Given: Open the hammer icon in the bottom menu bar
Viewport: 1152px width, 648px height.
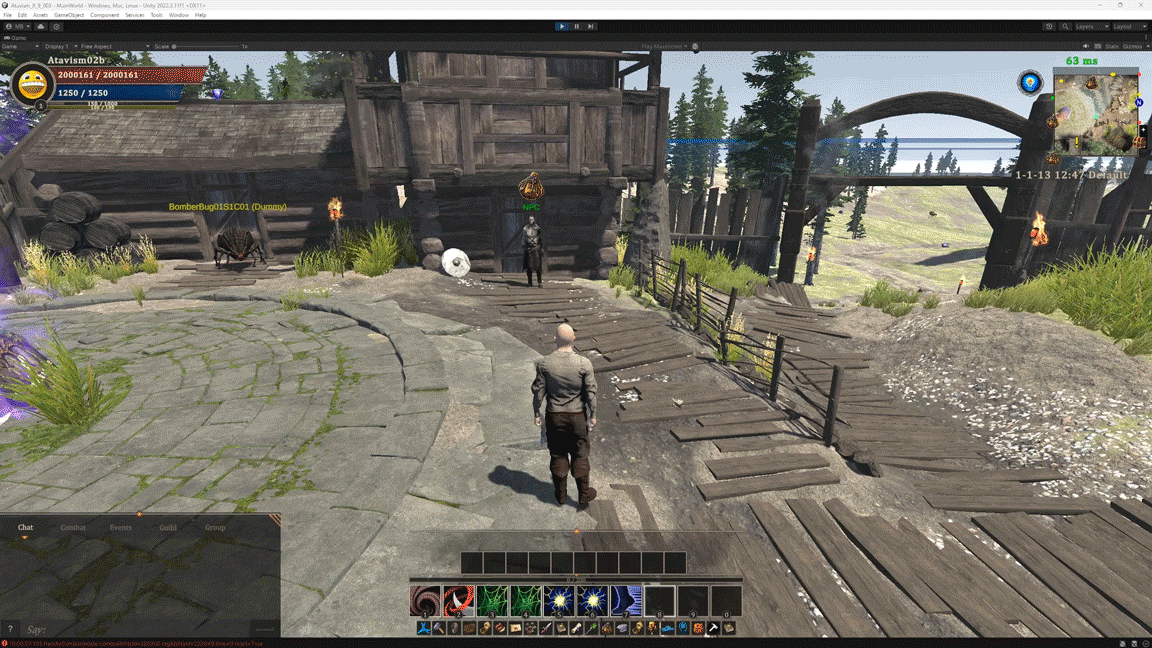Looking at the screenshot, I should point(439,628).
